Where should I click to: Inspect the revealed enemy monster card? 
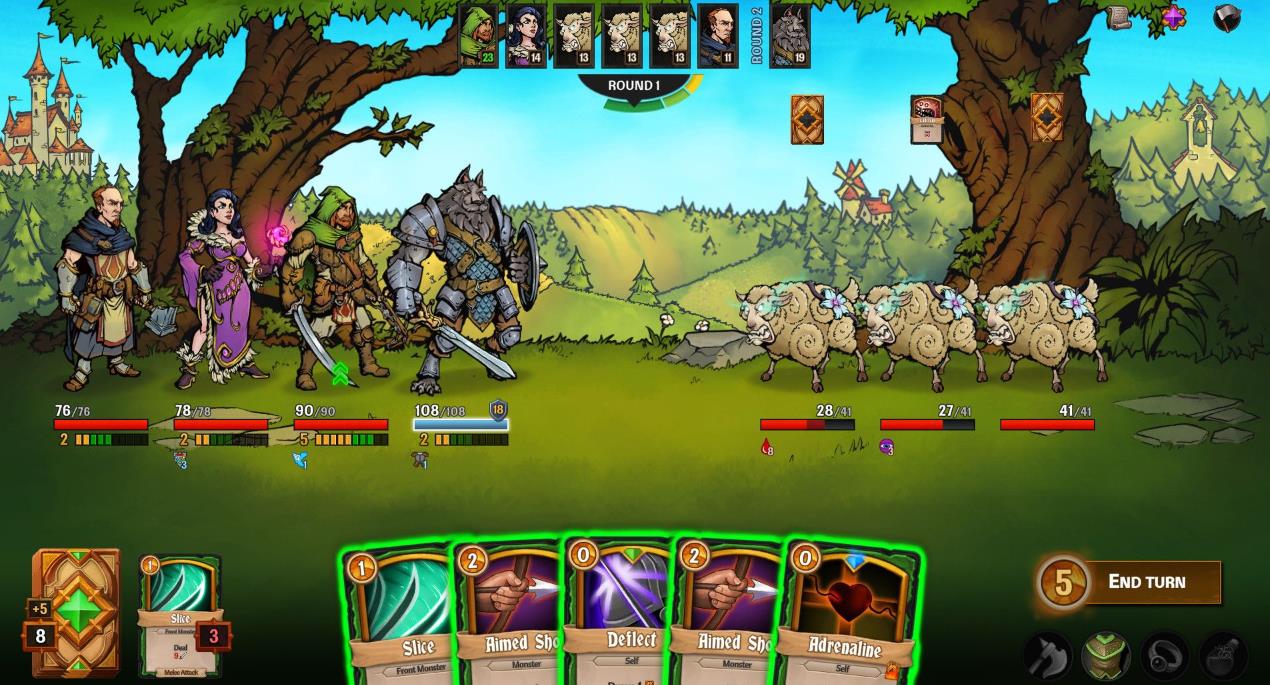(927, 119)
